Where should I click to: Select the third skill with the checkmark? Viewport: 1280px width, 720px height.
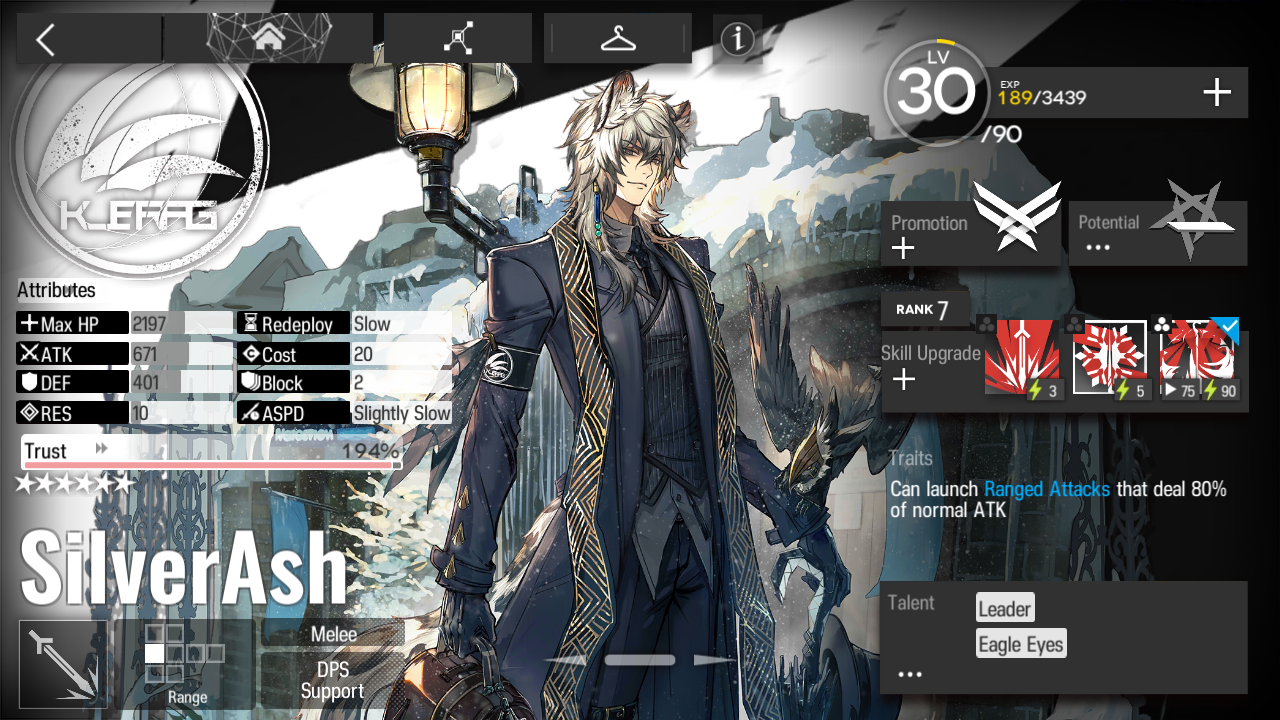point(1198,358)
